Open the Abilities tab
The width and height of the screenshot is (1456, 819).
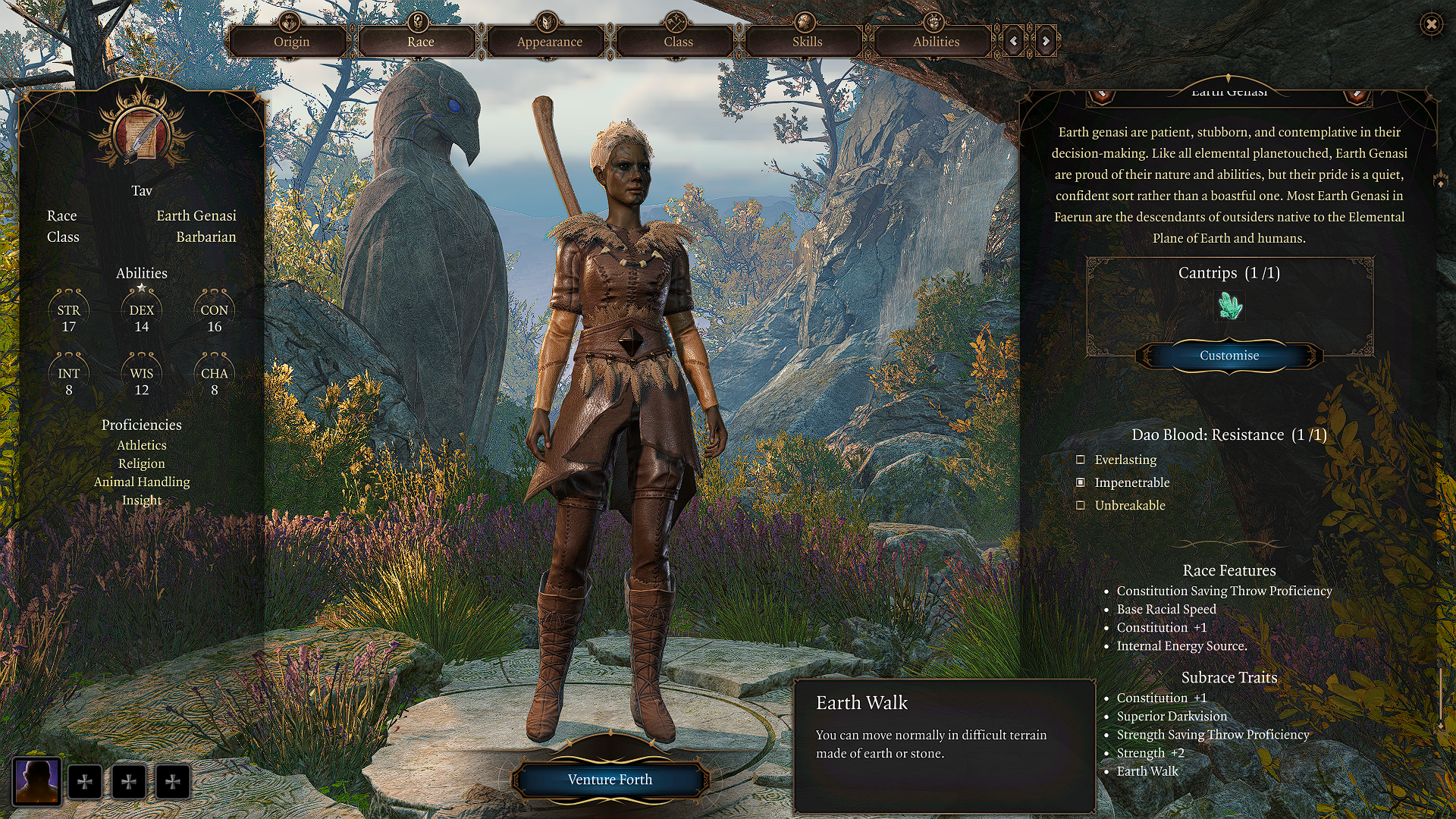coord(936,42)
